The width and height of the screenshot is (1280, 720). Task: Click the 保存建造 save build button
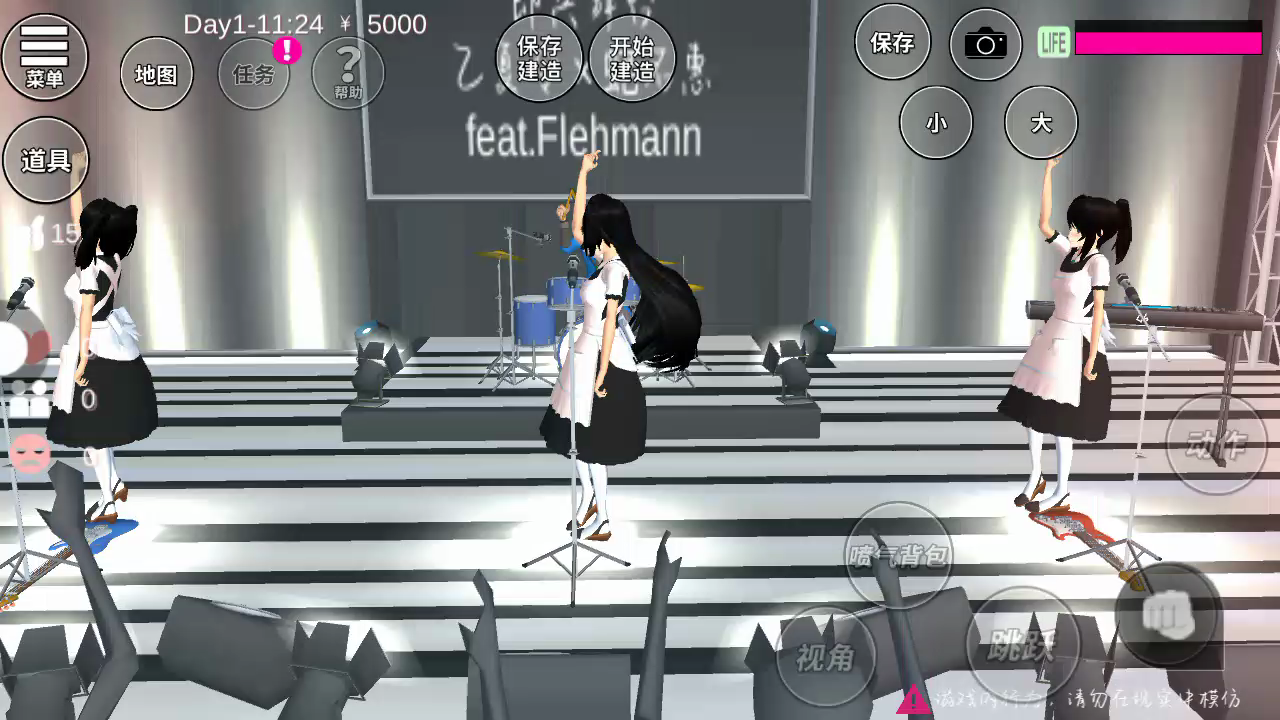point(539,59)
